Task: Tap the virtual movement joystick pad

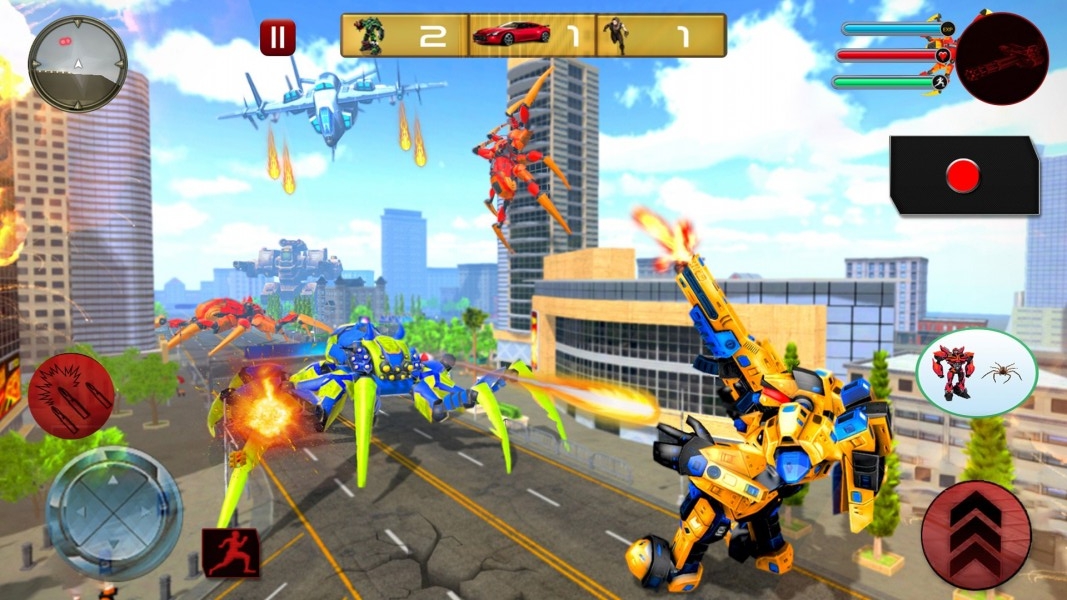Action: pos(114,513)
